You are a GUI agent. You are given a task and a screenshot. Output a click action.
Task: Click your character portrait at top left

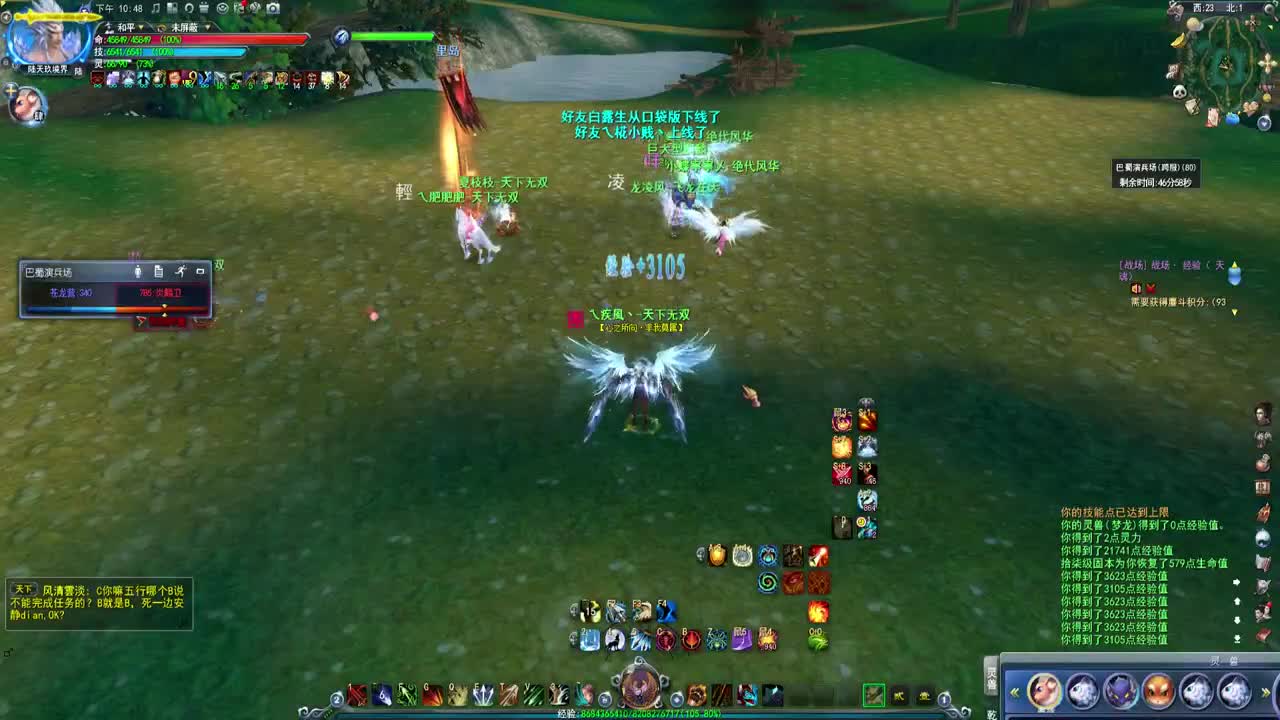45,40
